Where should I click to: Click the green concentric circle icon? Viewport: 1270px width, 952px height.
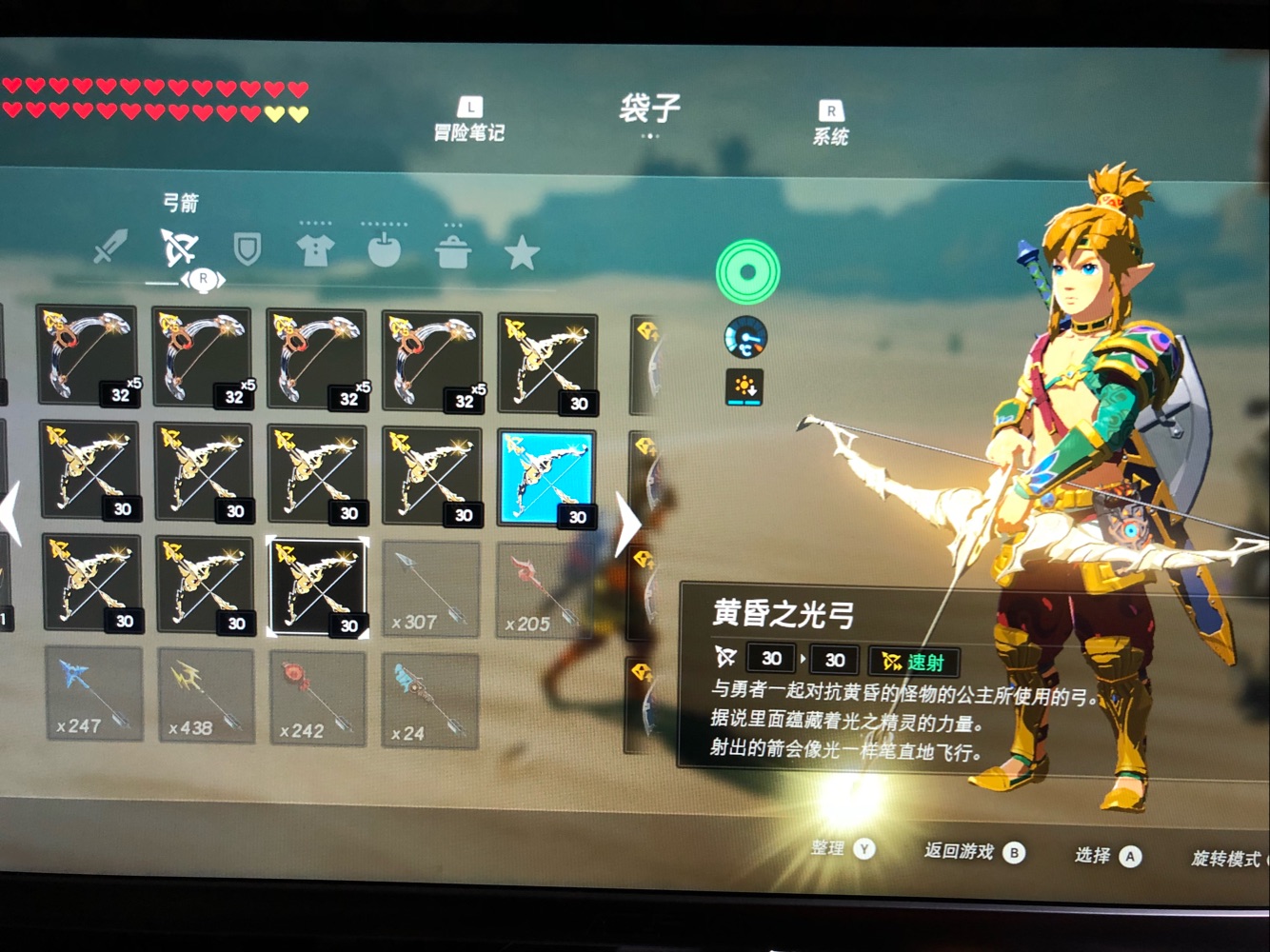coord(747,272)
